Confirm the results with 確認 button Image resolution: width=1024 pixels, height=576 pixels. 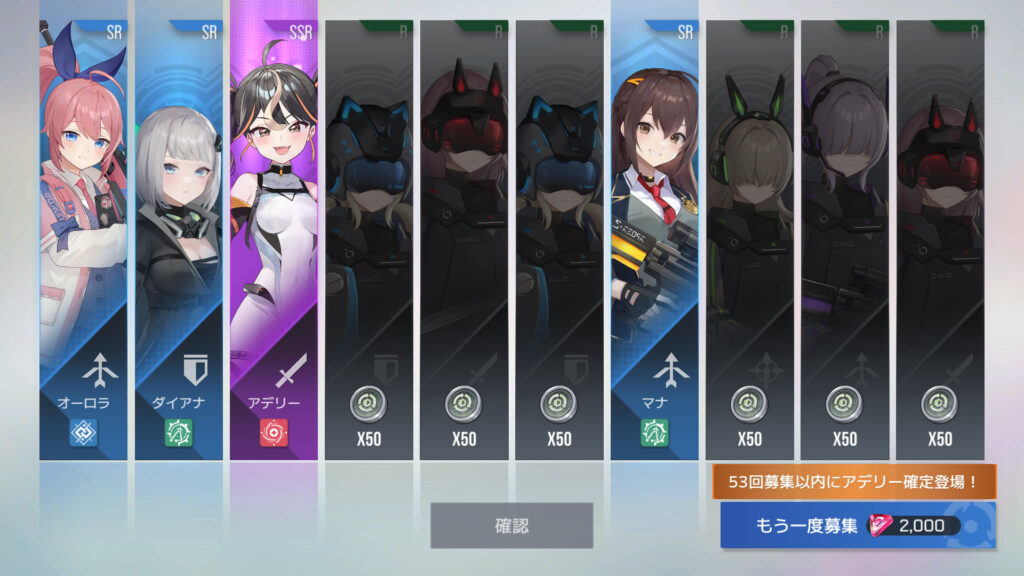(511, 525)
